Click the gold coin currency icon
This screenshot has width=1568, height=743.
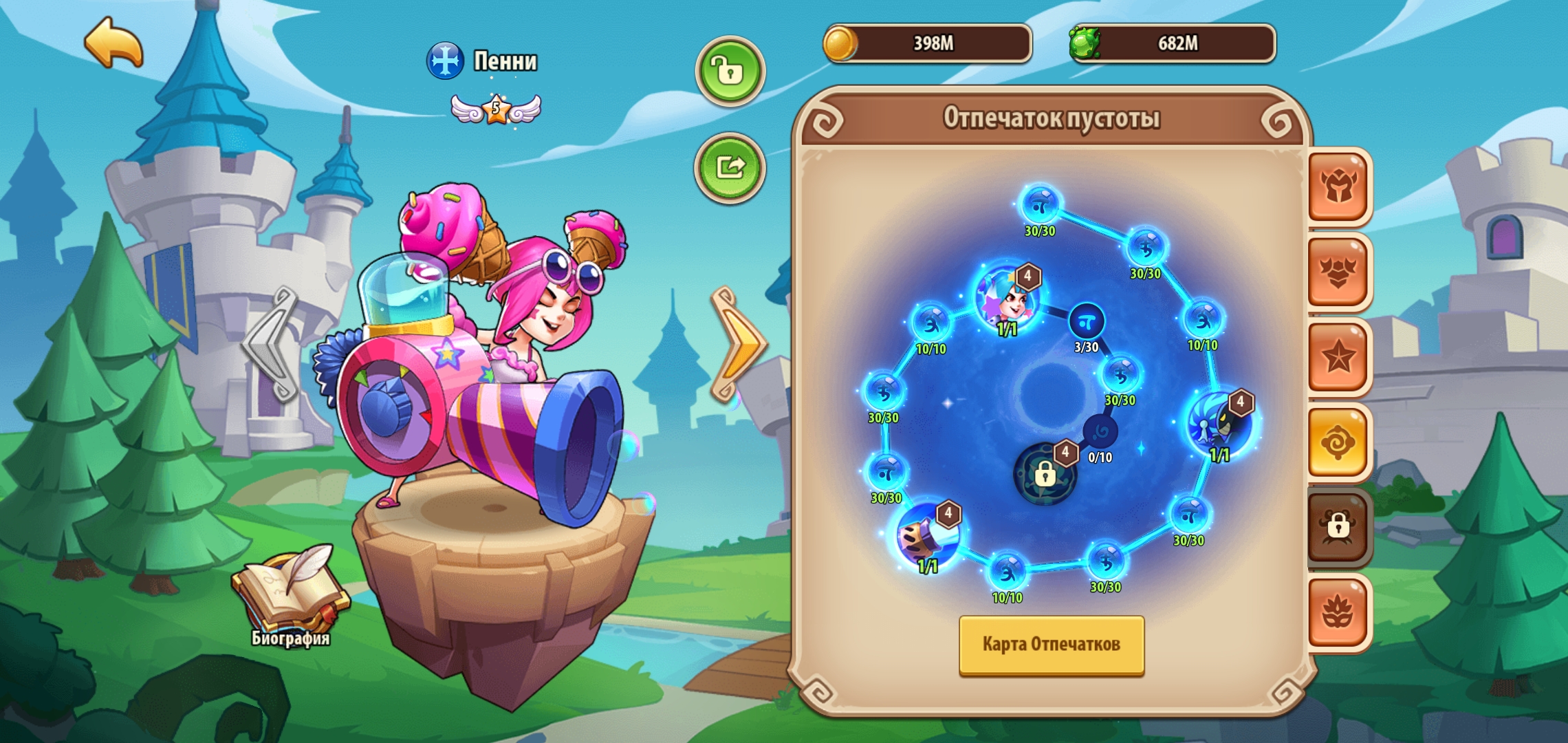pos(840,43)
